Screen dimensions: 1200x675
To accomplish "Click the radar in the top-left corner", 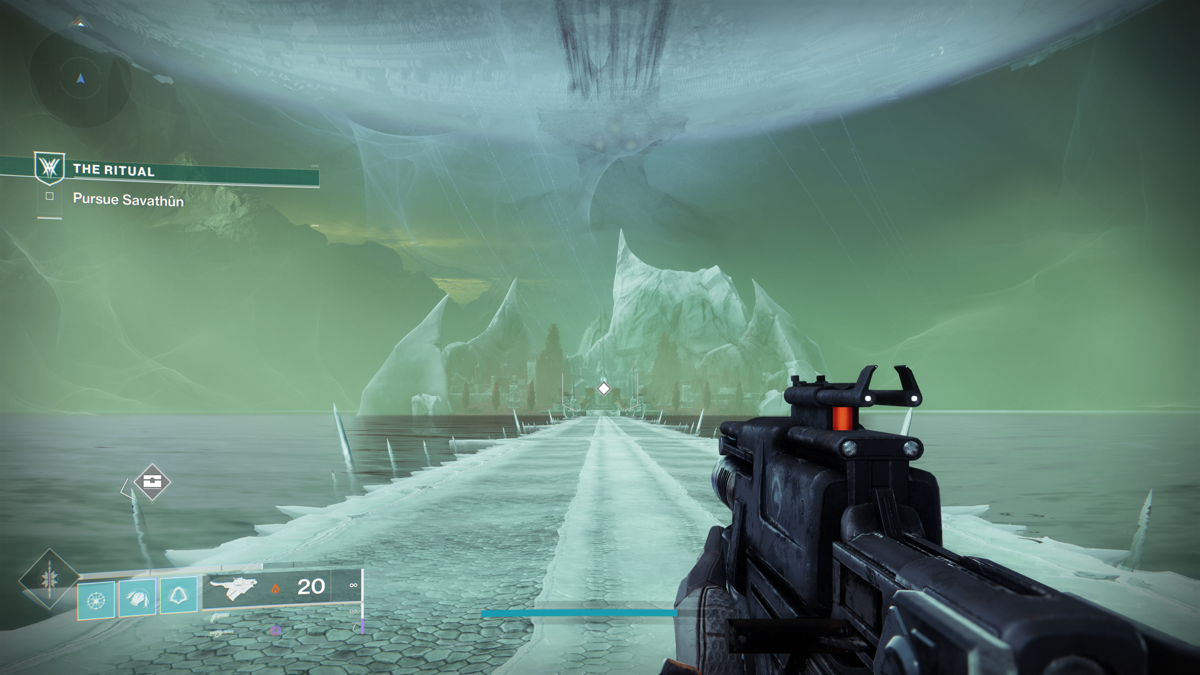I will point(80,77).
